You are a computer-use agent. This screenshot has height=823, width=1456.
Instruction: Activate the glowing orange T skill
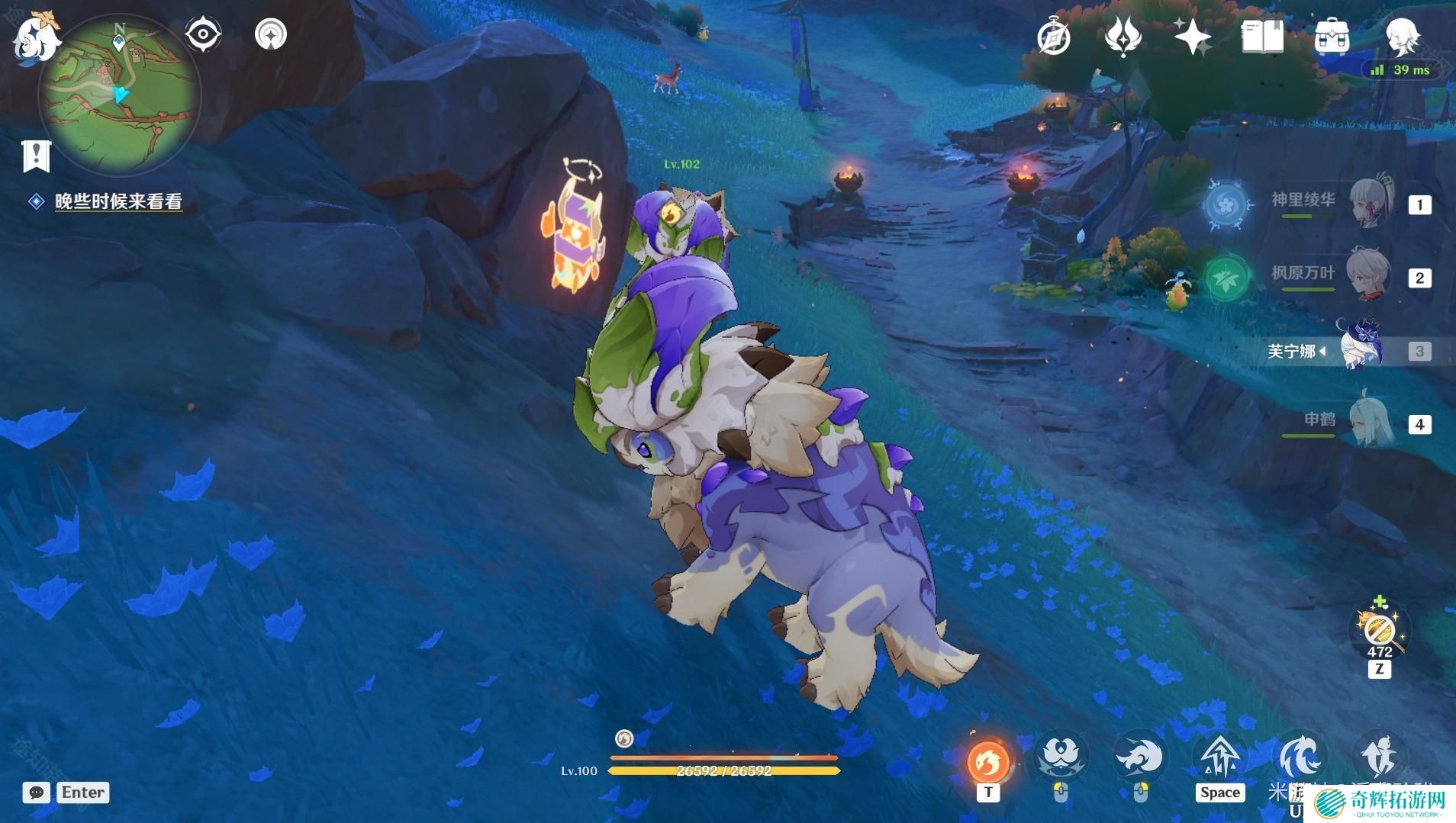point(988,761)
